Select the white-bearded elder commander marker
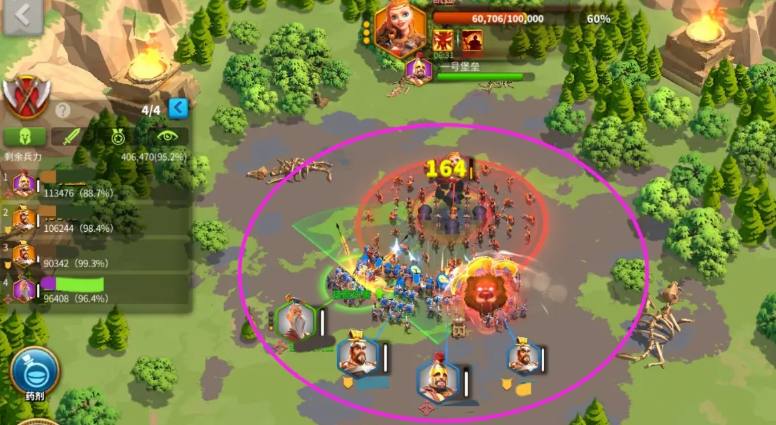This screenshot has width=776, height=425. coord(296,322)
